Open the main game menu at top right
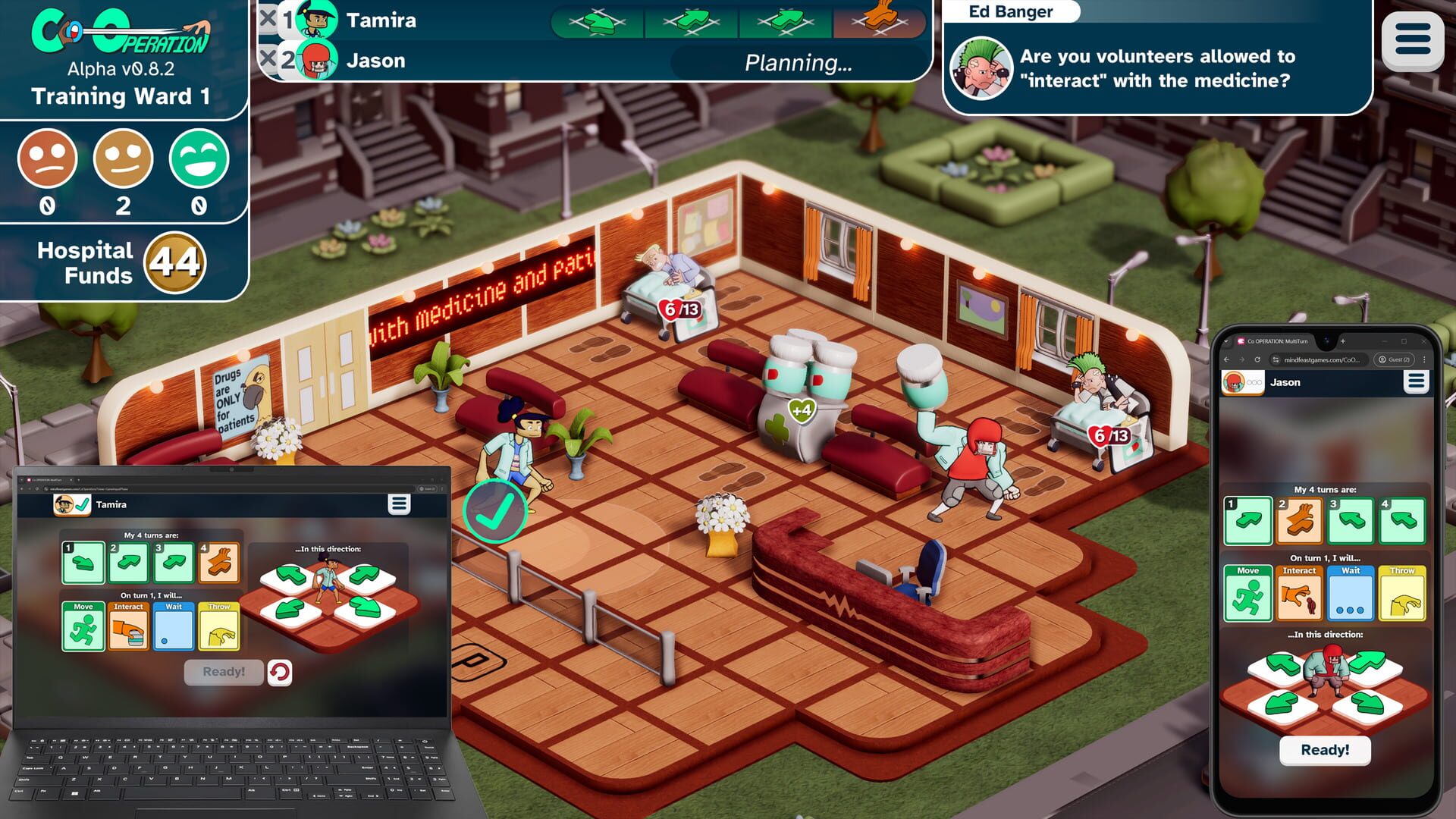This screenshot has width=1456, height=819. click(1412, 36)
